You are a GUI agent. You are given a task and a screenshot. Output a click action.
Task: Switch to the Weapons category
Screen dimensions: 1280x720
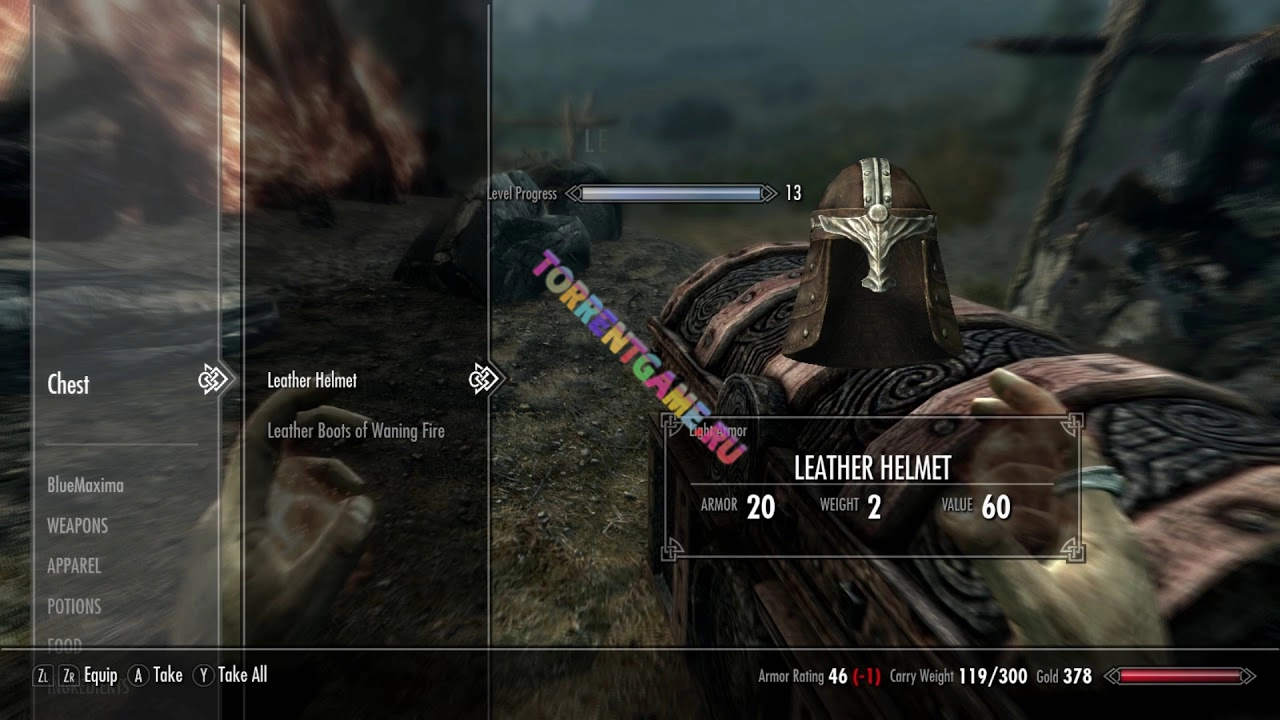click(77, 525)
